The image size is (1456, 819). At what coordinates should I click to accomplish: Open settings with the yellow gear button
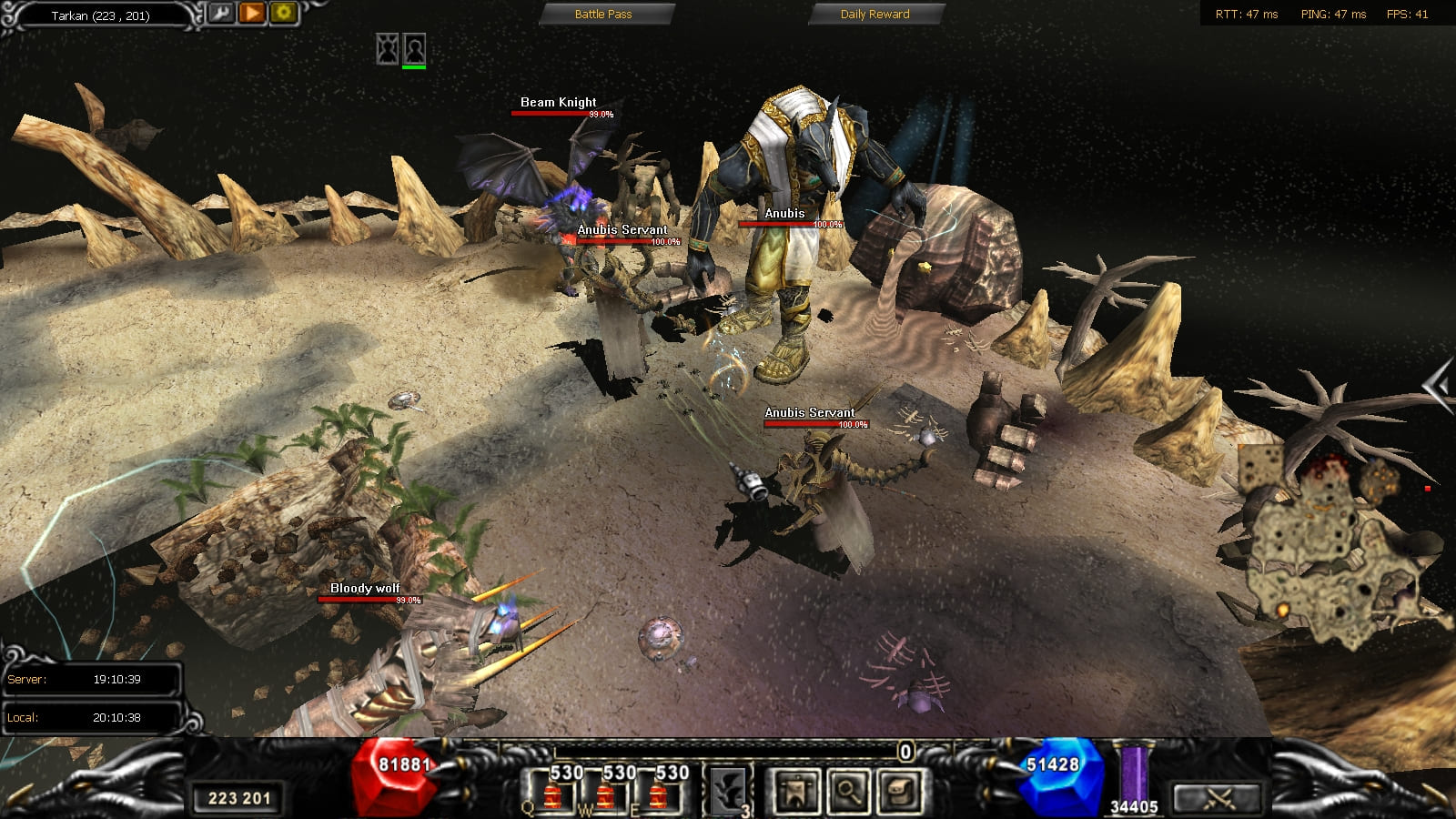click(283, 13)
